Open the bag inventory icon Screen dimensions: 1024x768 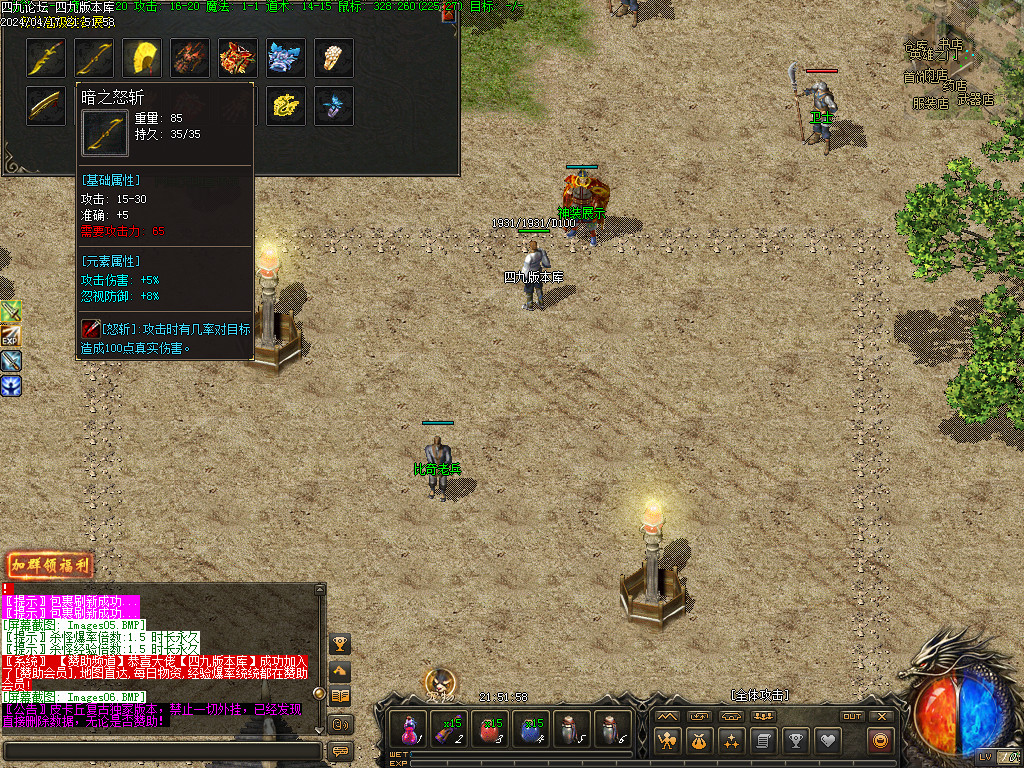coord(700,741)
